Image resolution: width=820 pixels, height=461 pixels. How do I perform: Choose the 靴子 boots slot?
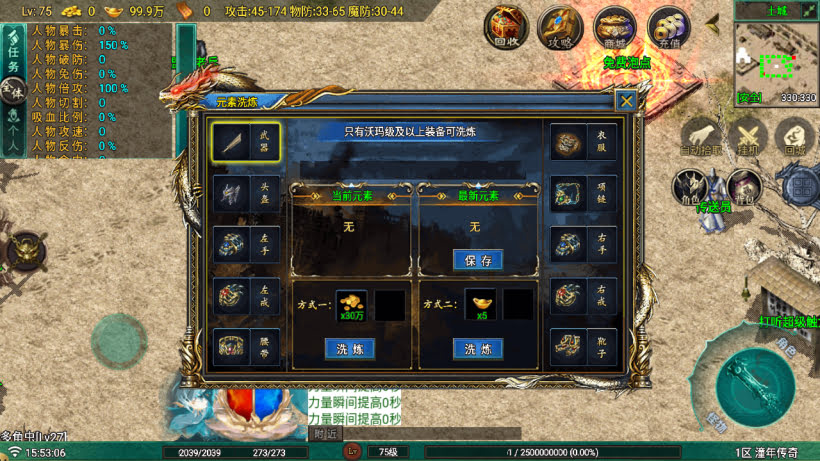[583, 346]
